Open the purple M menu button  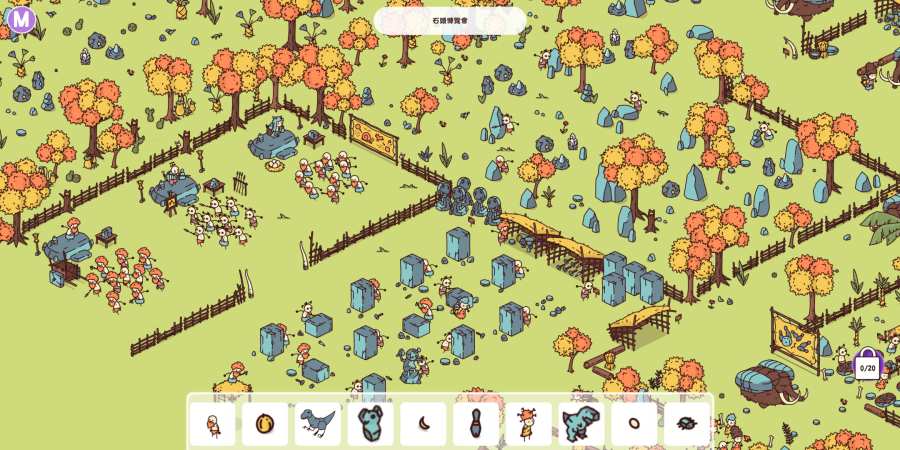point(21,18)
